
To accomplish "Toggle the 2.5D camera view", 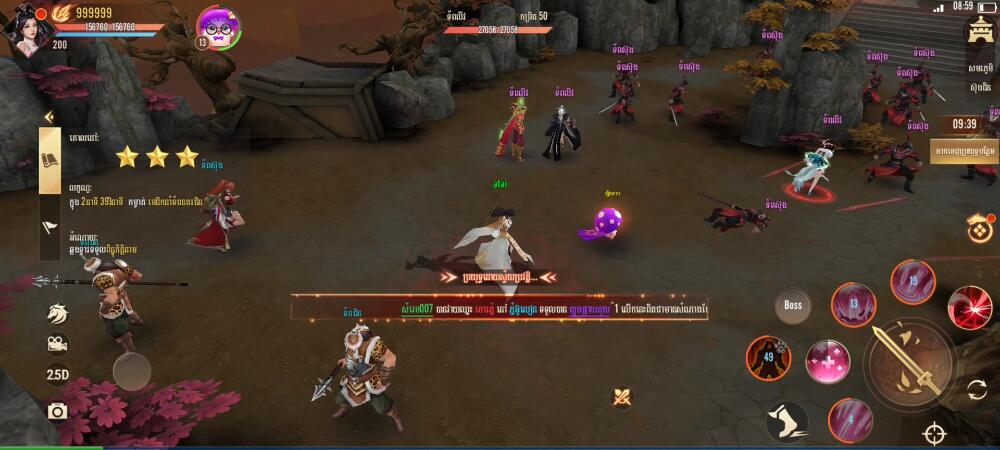I will click(57, 375).
